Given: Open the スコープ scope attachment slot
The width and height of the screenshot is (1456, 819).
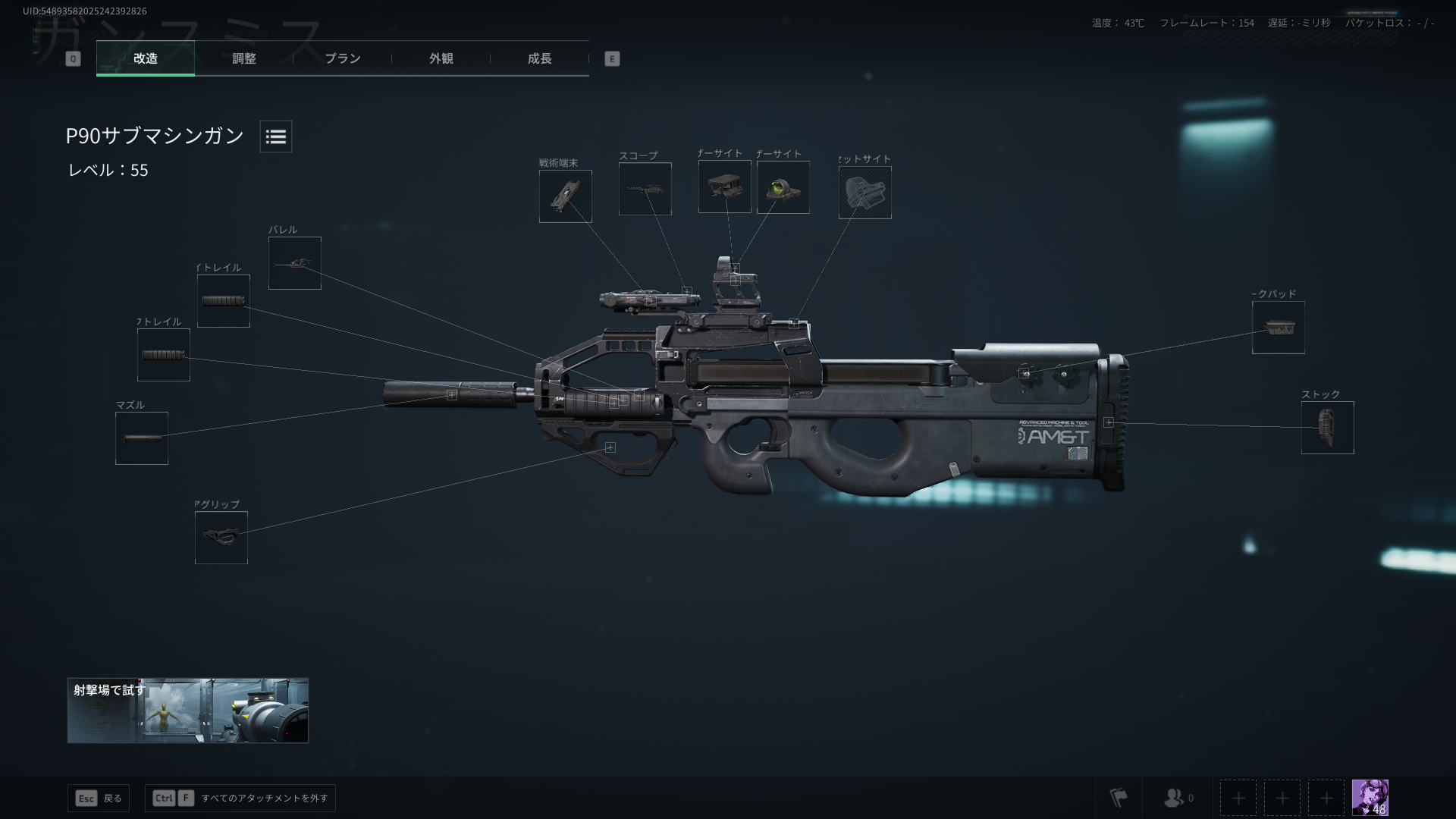Looking at the screenshot, I should click(645, 189).
